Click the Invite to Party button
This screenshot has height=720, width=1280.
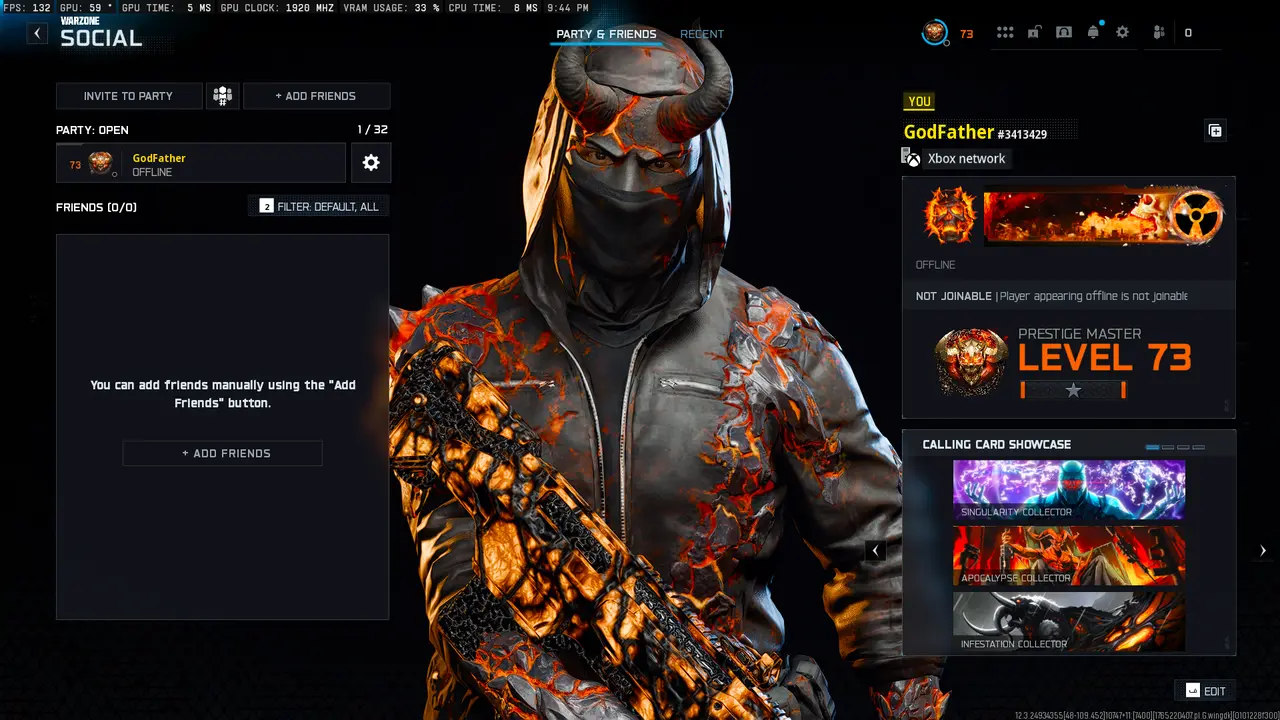[129, 95]
